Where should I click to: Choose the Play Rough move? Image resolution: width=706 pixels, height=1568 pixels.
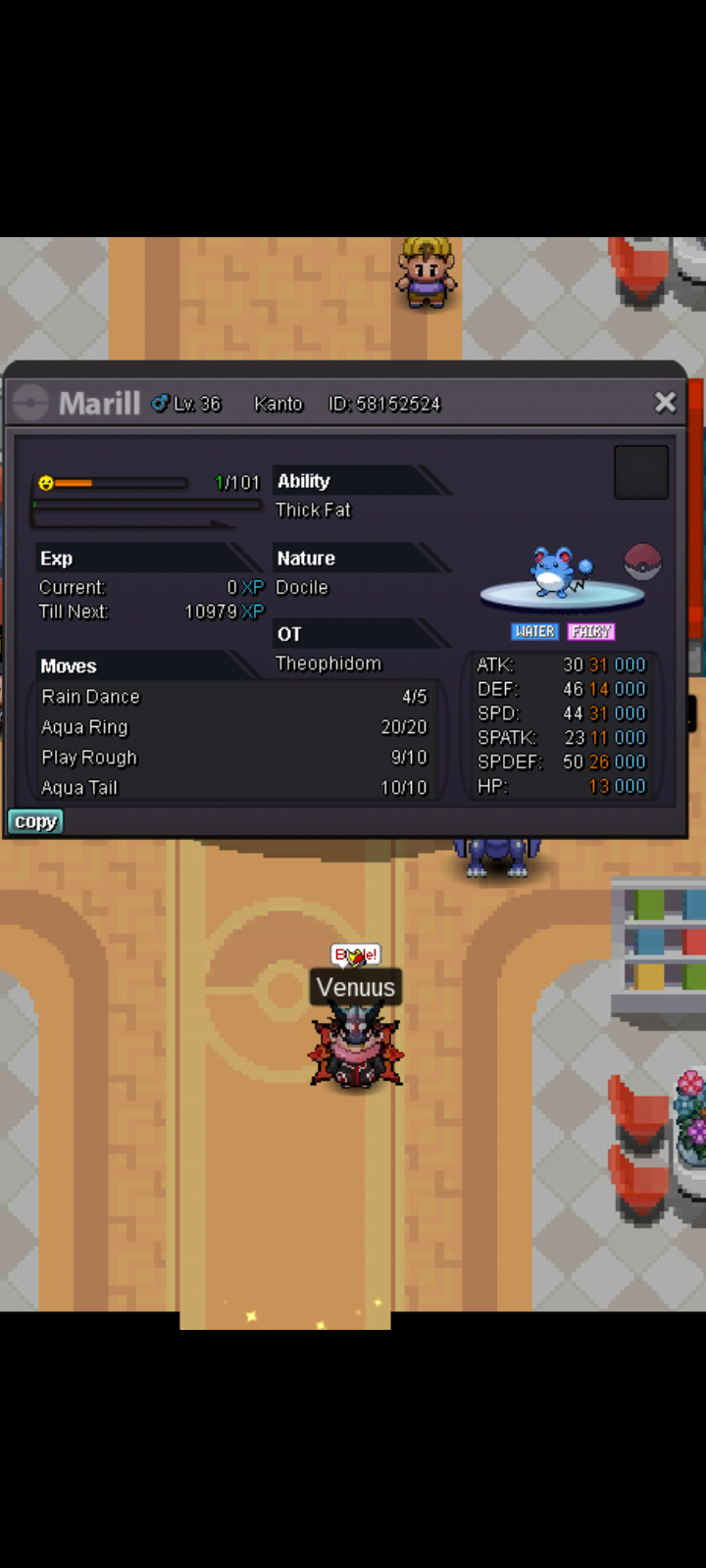(x=233, y=758)
